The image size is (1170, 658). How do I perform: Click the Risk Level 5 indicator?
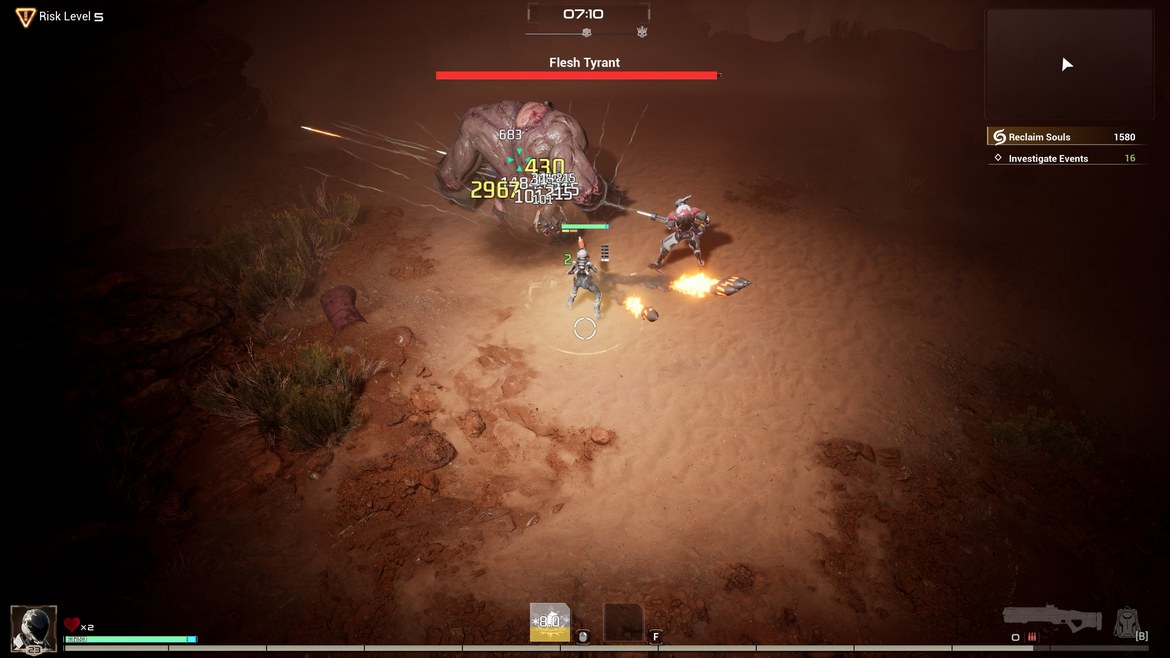pyautogui.click(x=60, y=17)
